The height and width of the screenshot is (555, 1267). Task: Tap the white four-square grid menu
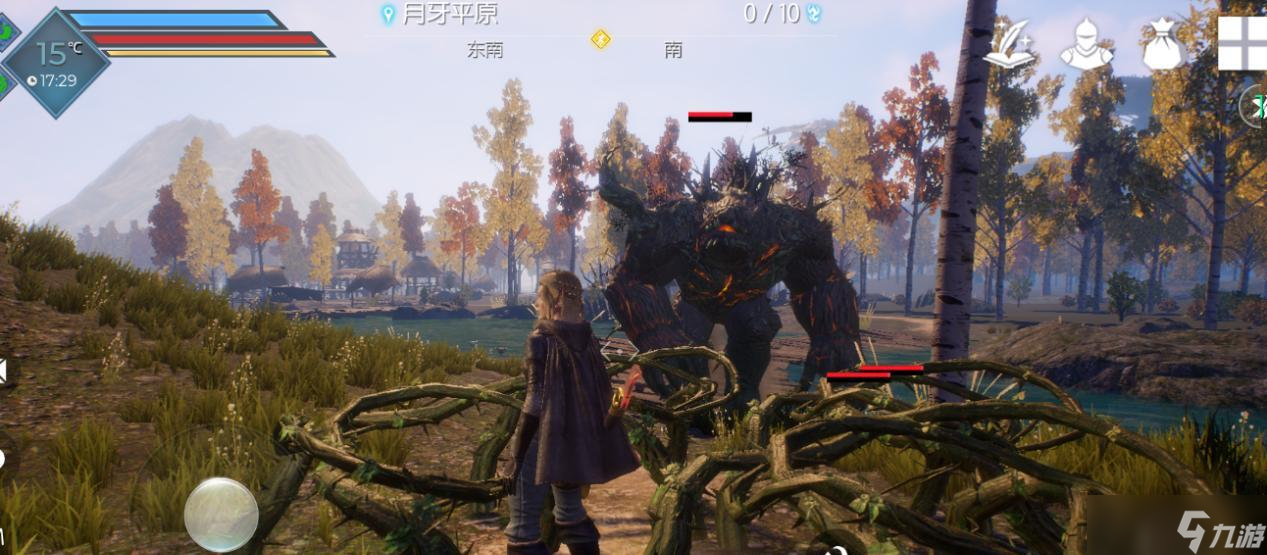(x=1242, y=43)
